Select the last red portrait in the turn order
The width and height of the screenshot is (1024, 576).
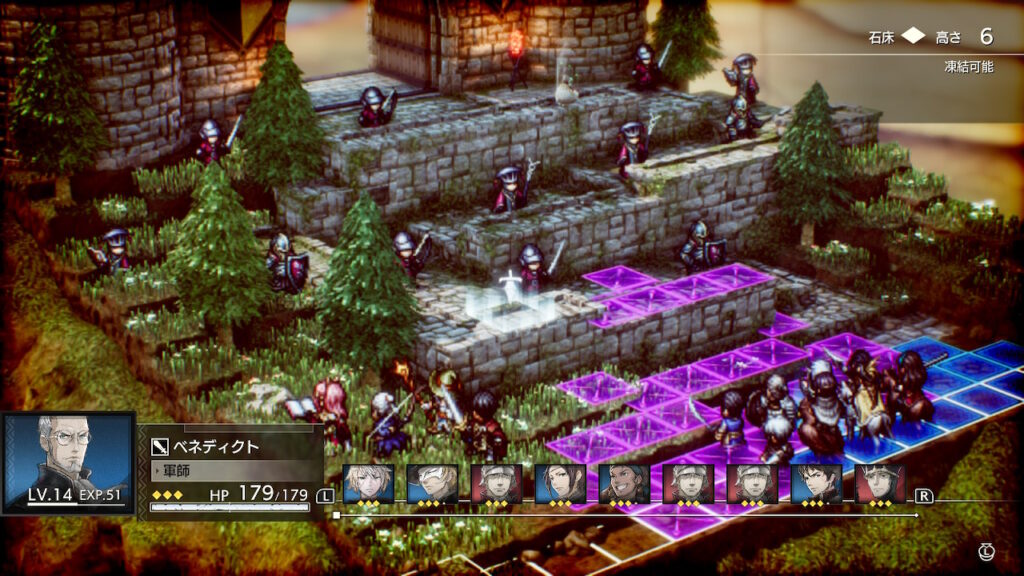tap(880, 484)
